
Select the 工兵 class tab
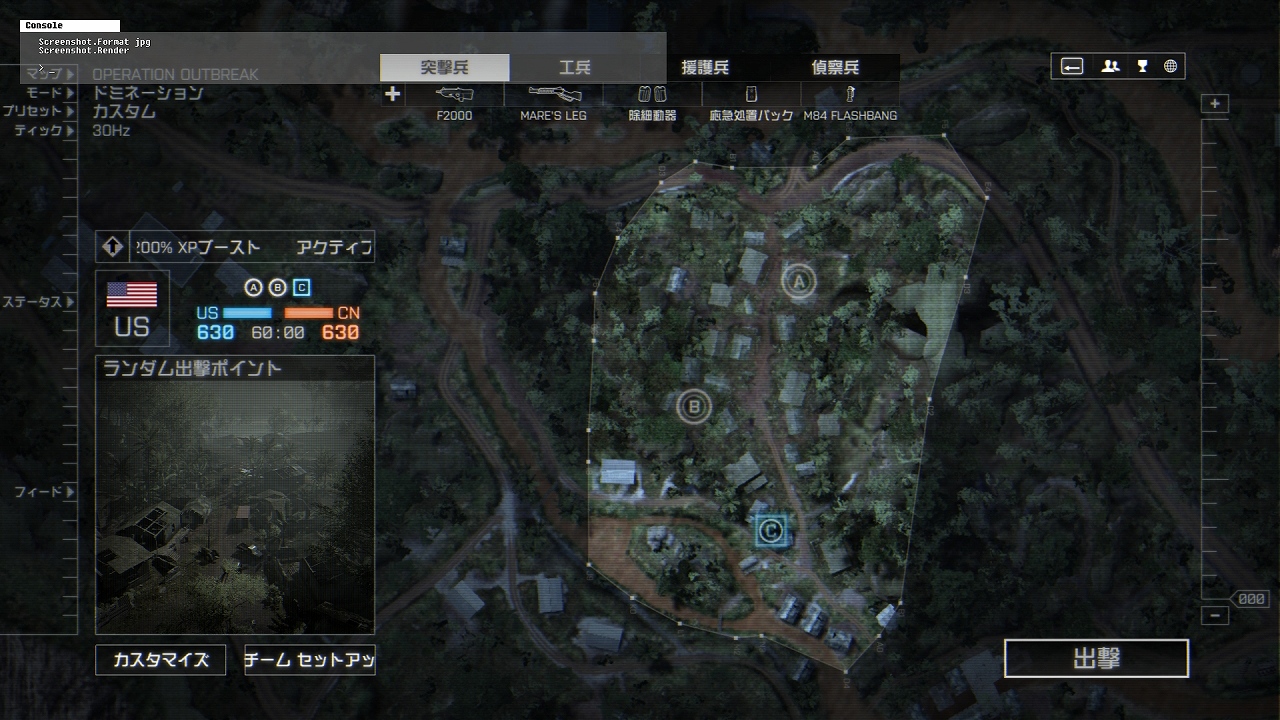click(x=574, y=68)
